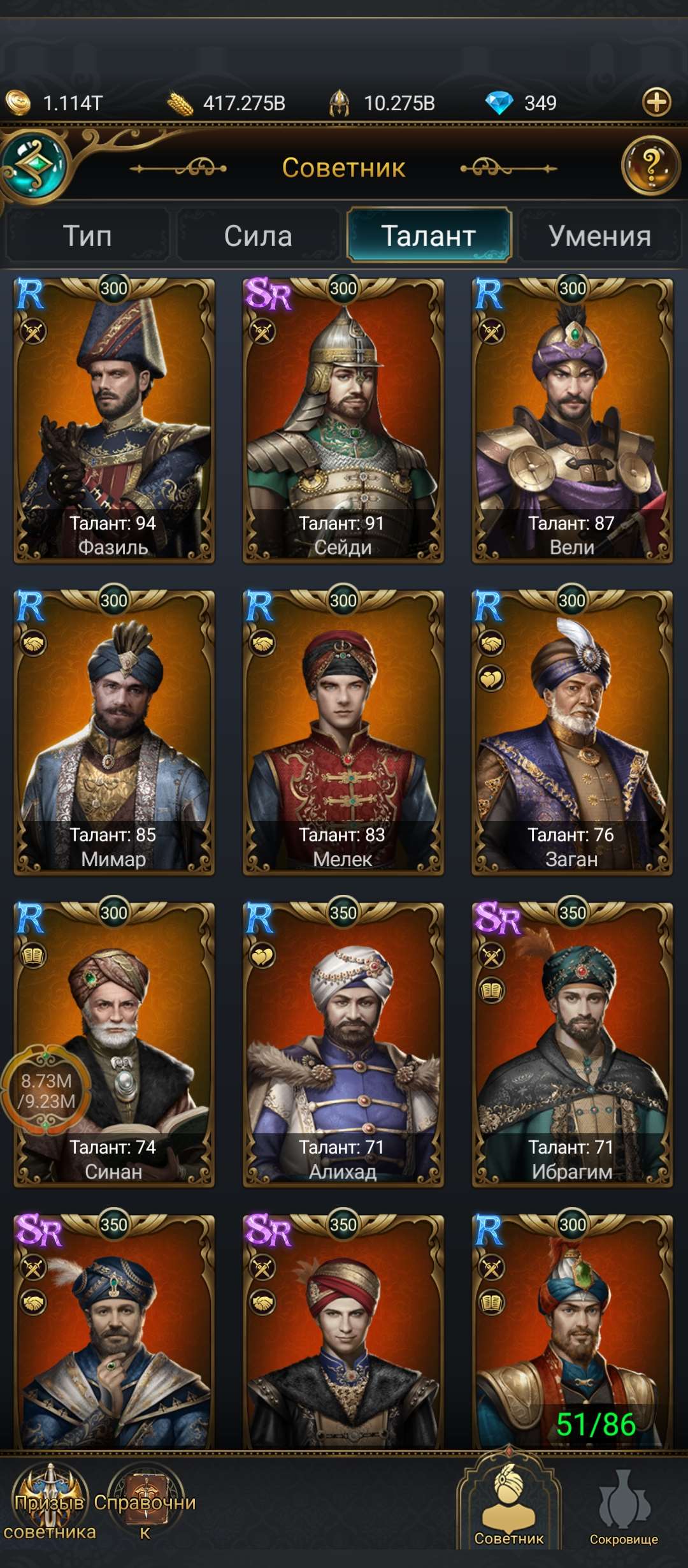Select the Алихад advisor card
The image size is (688, 1568).
pos(343,1045)
